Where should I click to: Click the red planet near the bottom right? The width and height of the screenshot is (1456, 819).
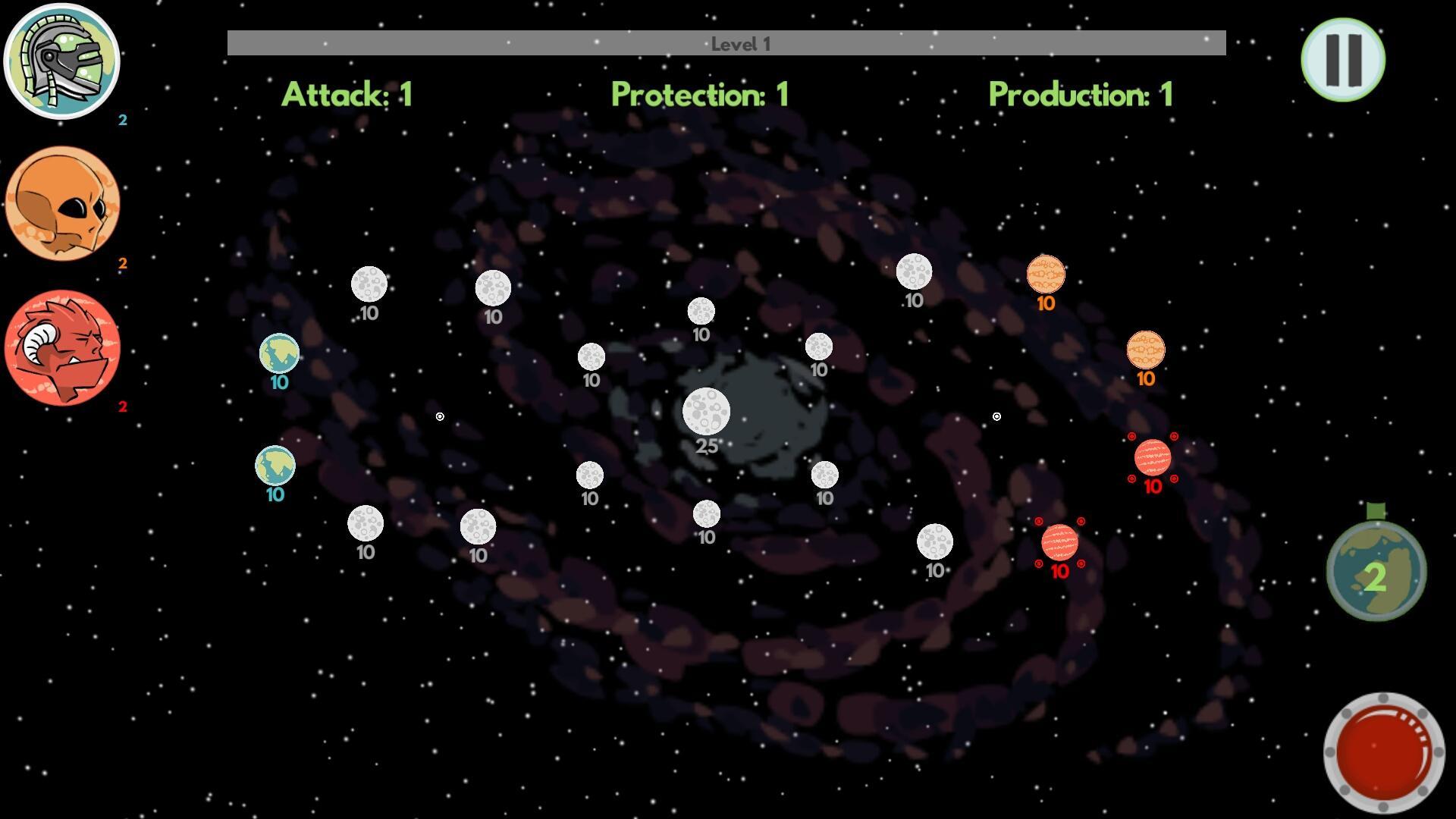pyautogui.click(x=1059, y=543)
